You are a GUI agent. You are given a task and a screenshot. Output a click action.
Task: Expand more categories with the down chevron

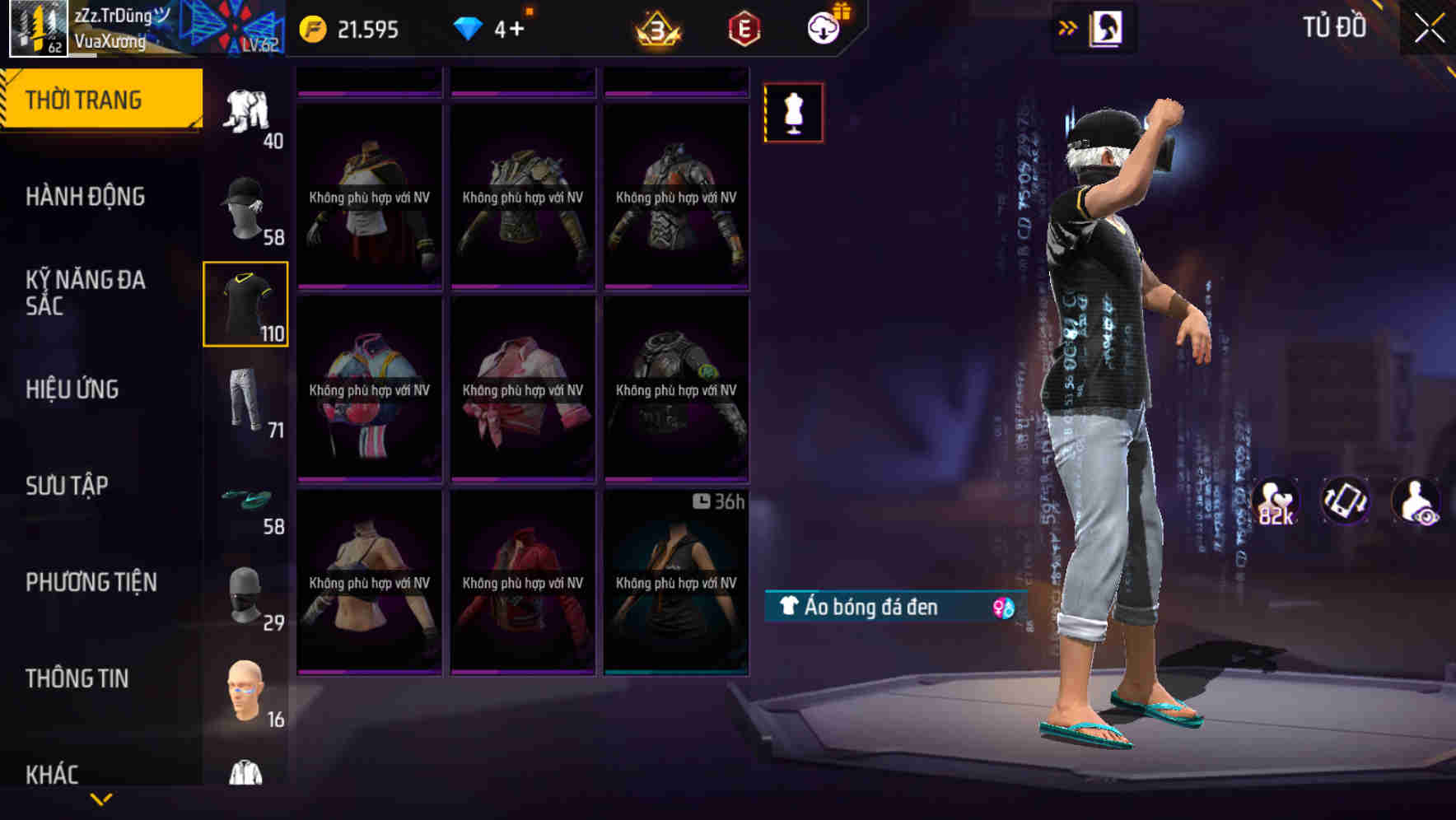[101, 799]
